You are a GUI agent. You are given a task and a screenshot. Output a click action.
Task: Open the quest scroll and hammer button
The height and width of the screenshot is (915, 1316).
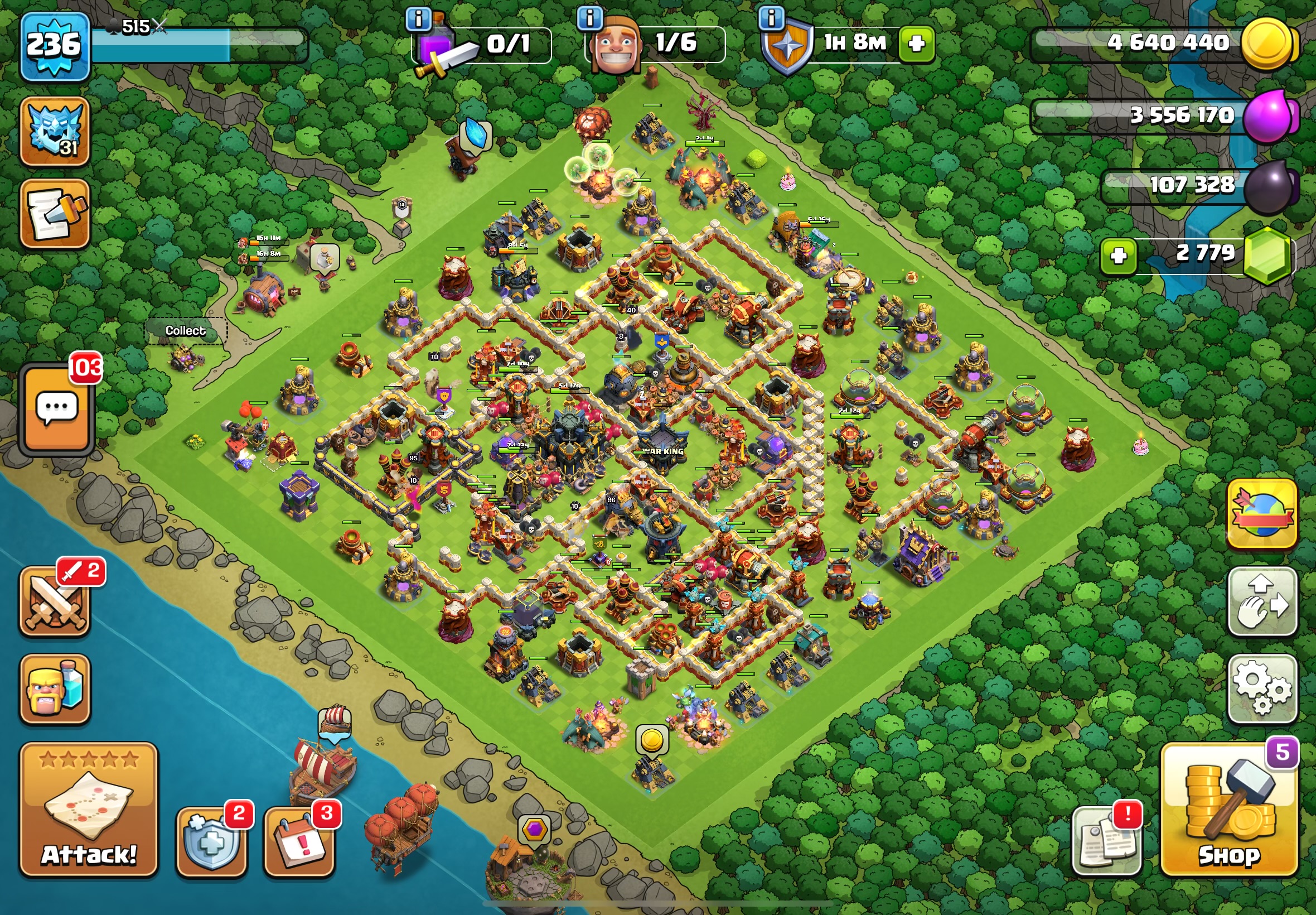click(55, 213)
